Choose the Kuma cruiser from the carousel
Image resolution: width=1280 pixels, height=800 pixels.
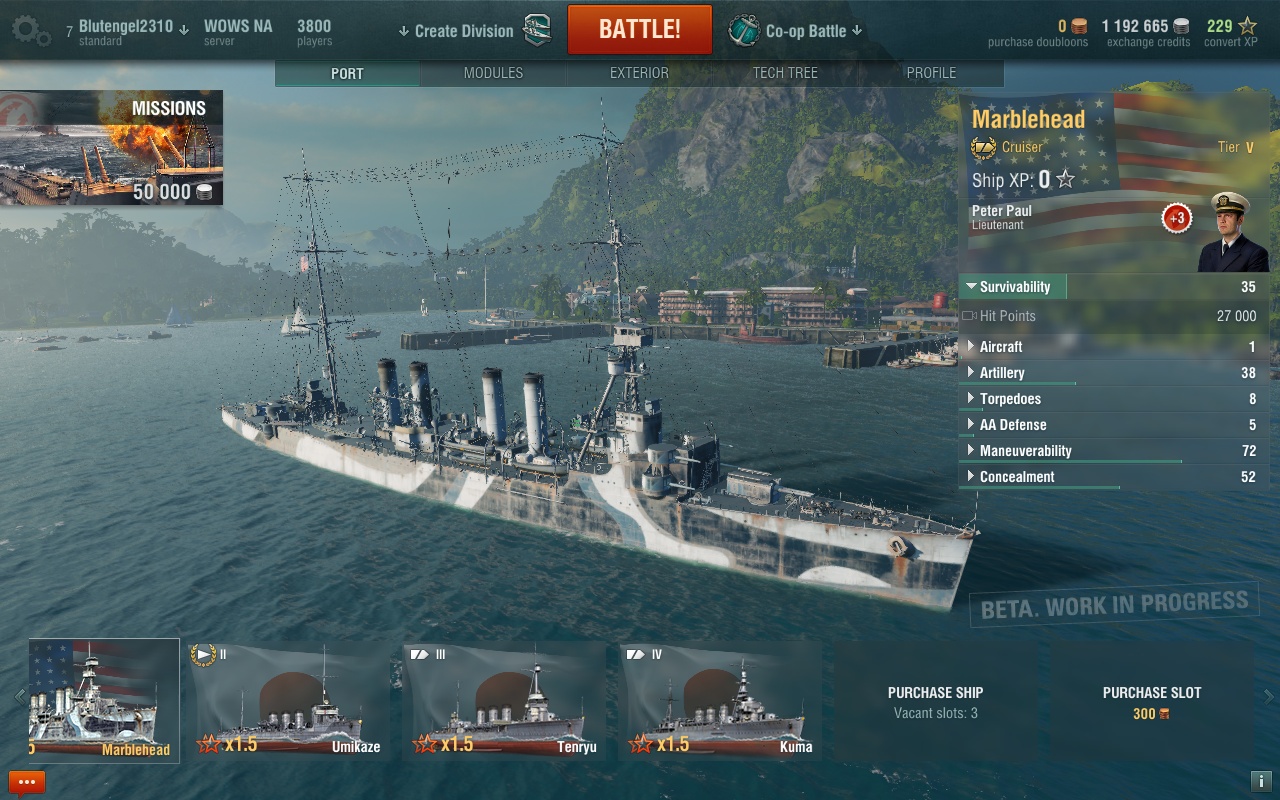[x=720, y=702]
